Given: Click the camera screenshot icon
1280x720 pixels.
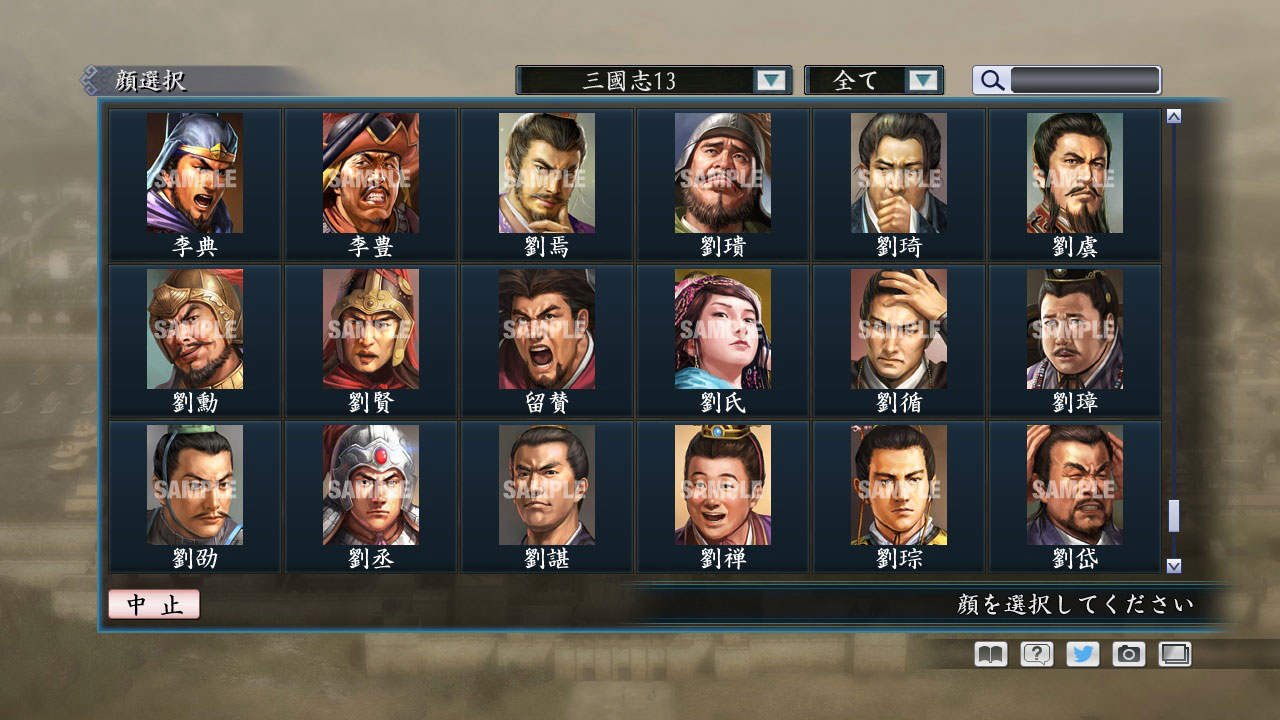Looking at the screenshot, I should tap(1128, 653).
